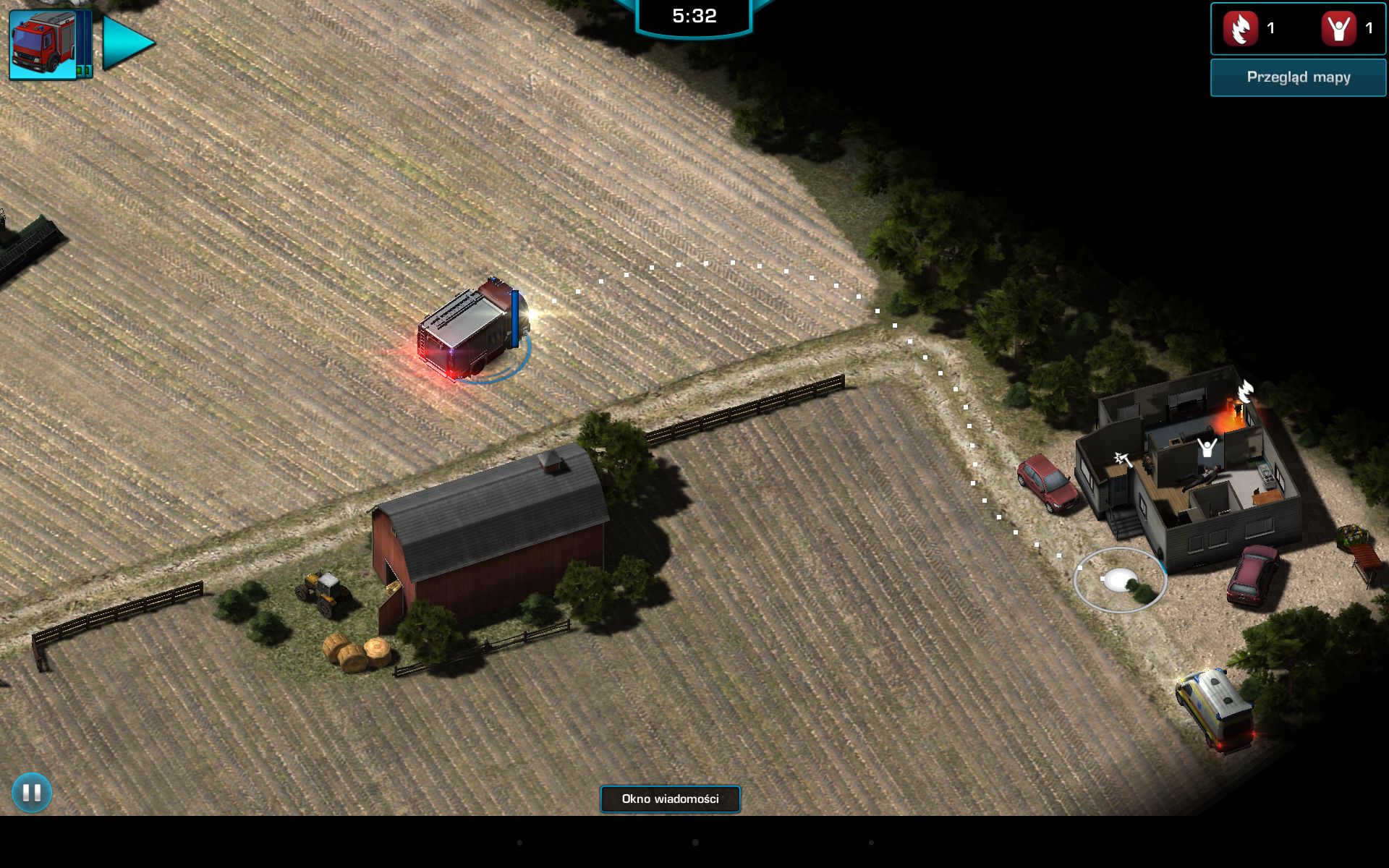Select the victim marker inside the house
The width and height of the screenshot is (1389, 868).
(1207, 448)
